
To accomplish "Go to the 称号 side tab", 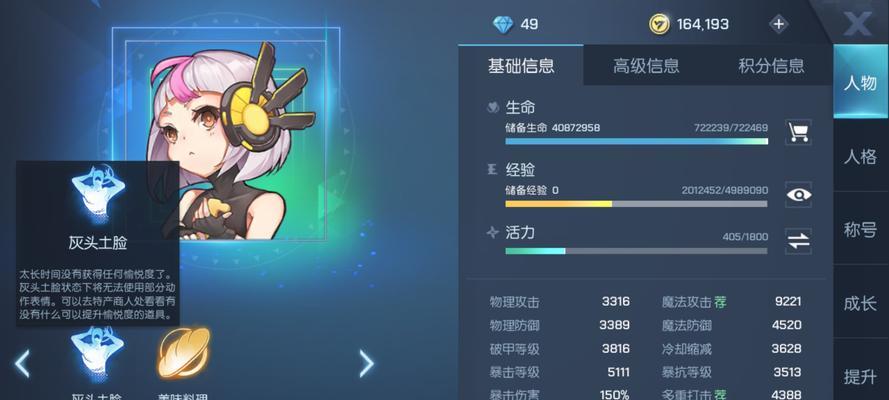I will pyautogui.click(x=860, y=230).
